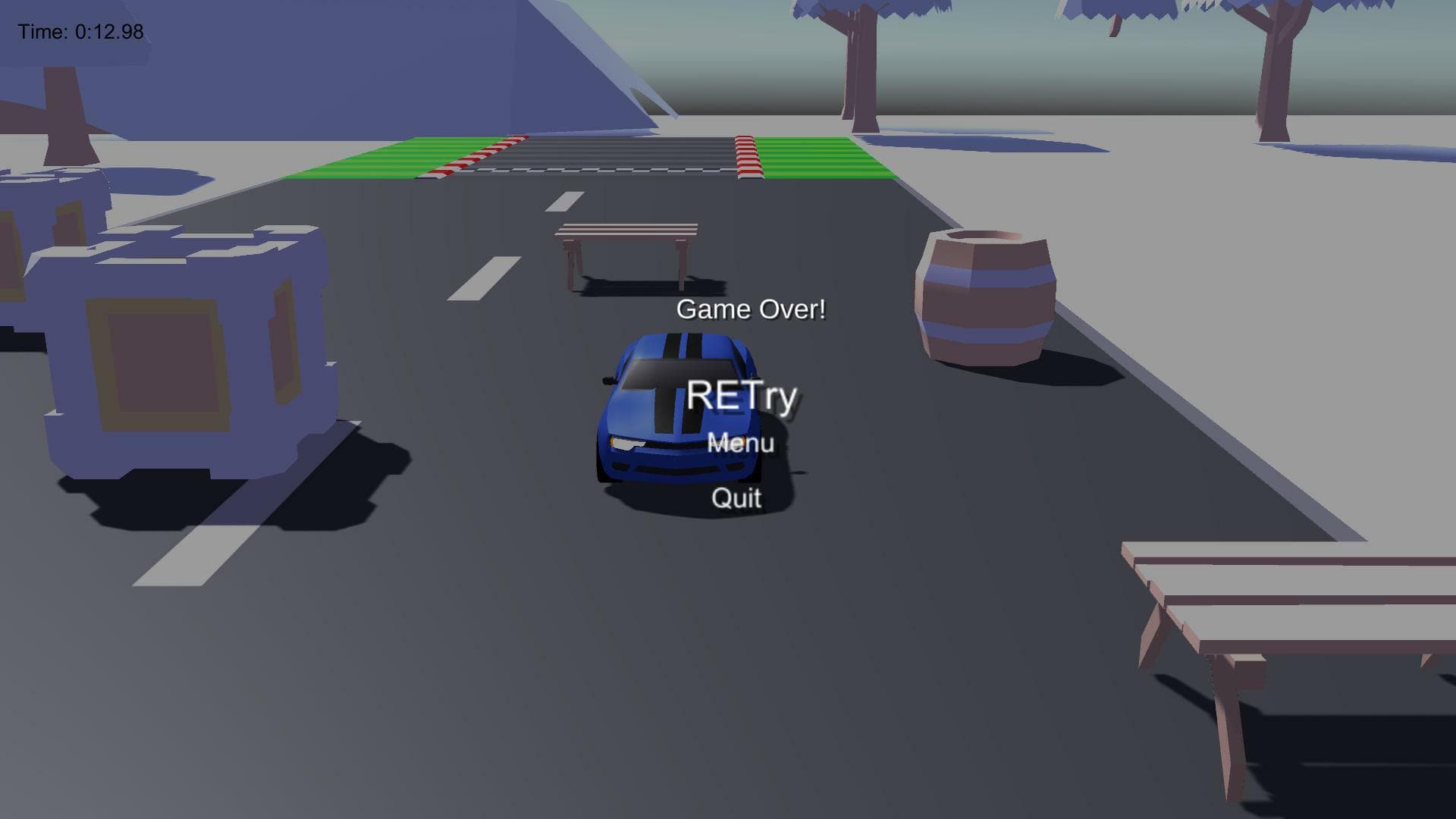
Task: Click the Time counter showing 0:12.98
Action: [82, 32]
